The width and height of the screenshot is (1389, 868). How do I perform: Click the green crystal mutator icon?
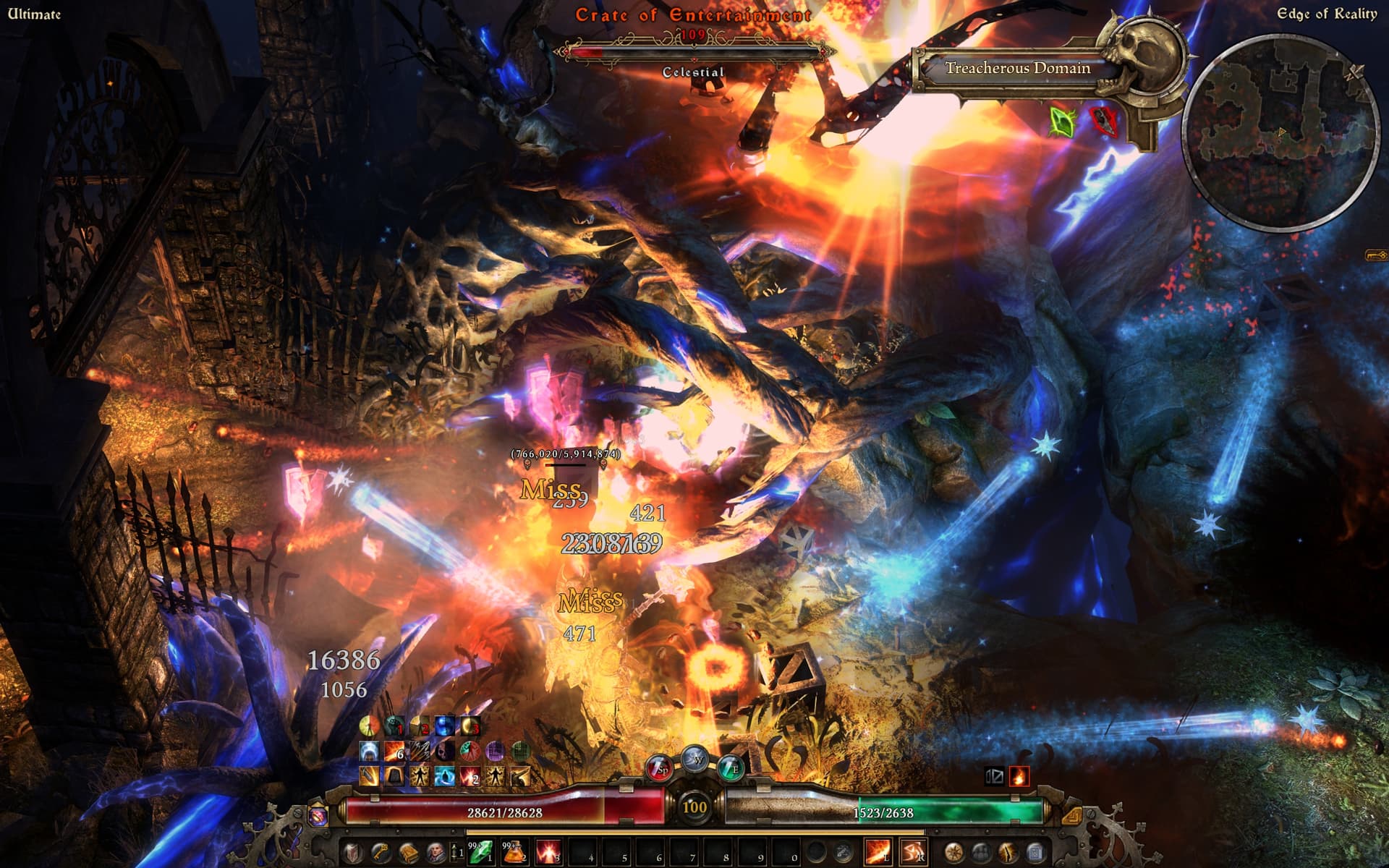pyautogui.click(x=1062, y=122)
